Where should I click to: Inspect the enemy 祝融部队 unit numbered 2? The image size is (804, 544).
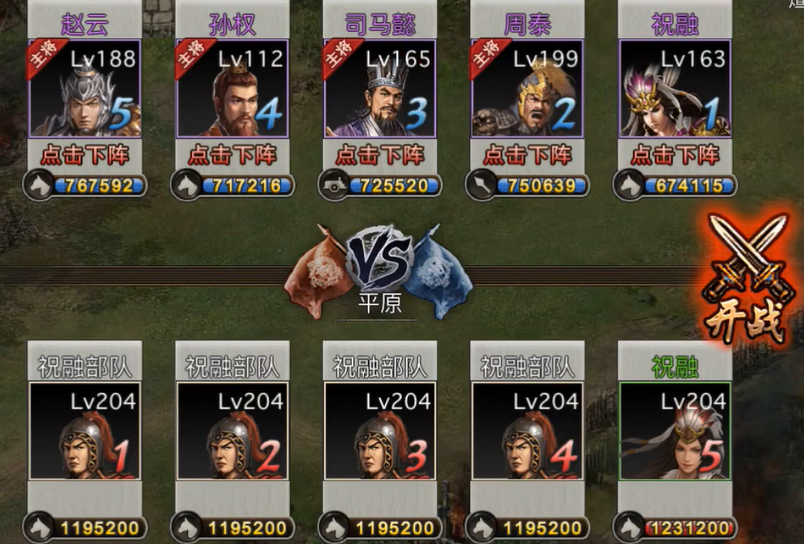232,431
